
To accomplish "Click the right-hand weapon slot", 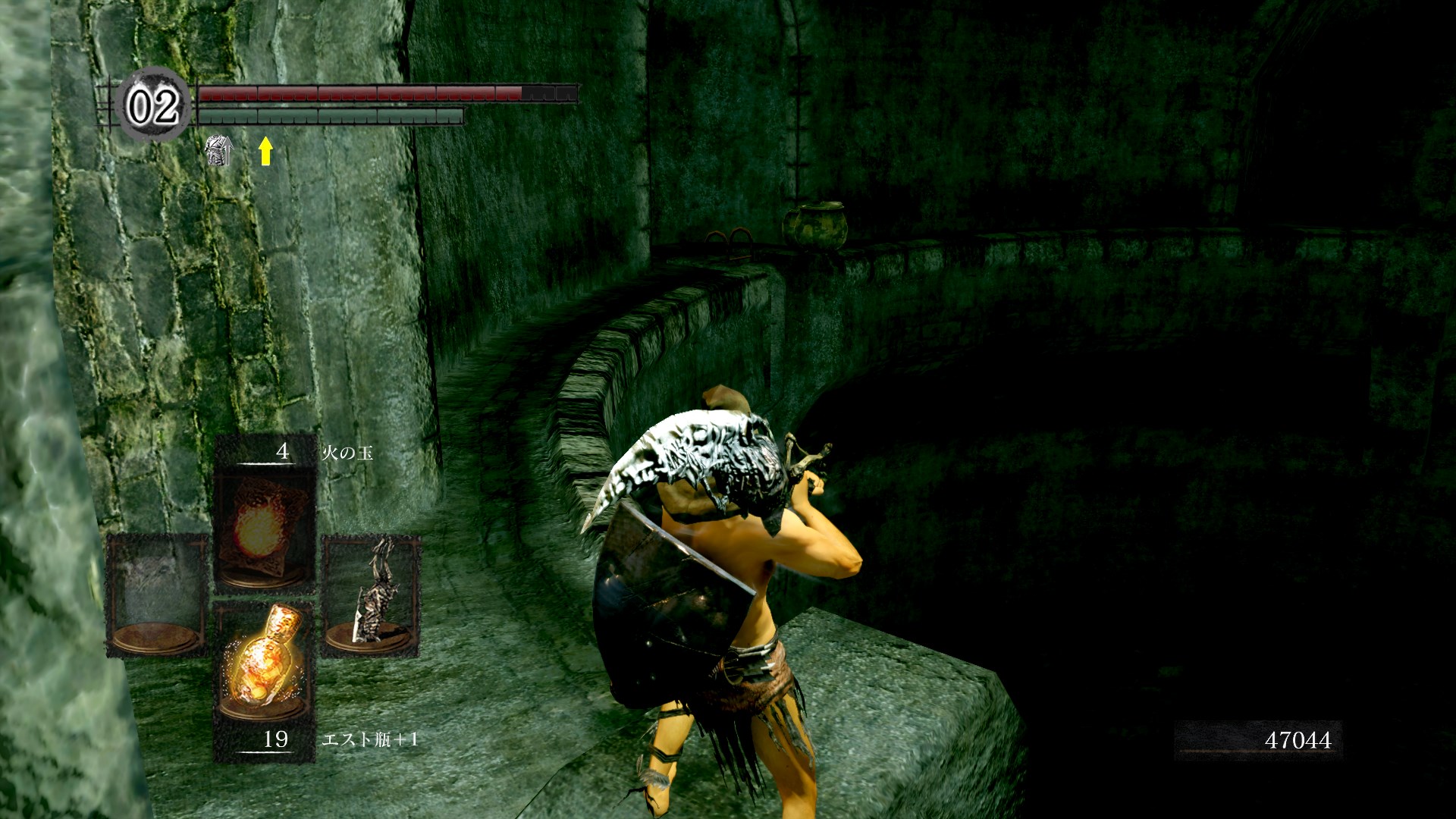I will (x=371, y=594).
